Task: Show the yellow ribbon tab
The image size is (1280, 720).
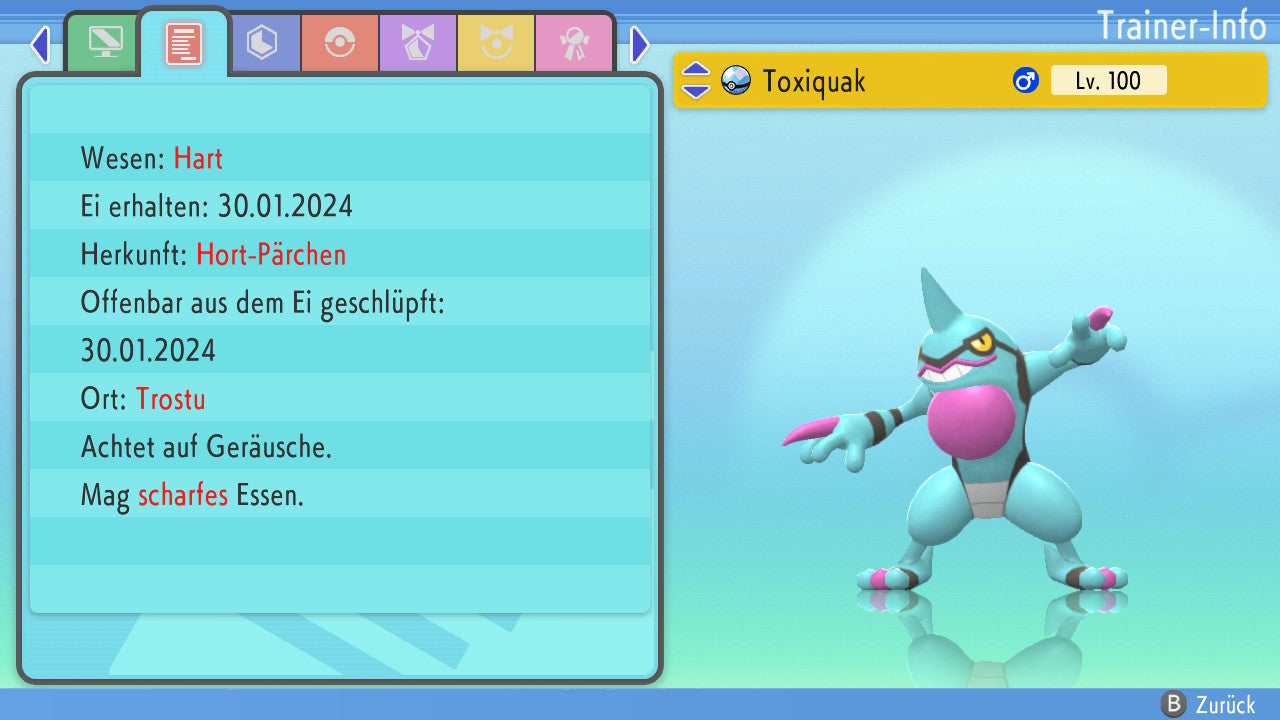Action: [496, 44]
